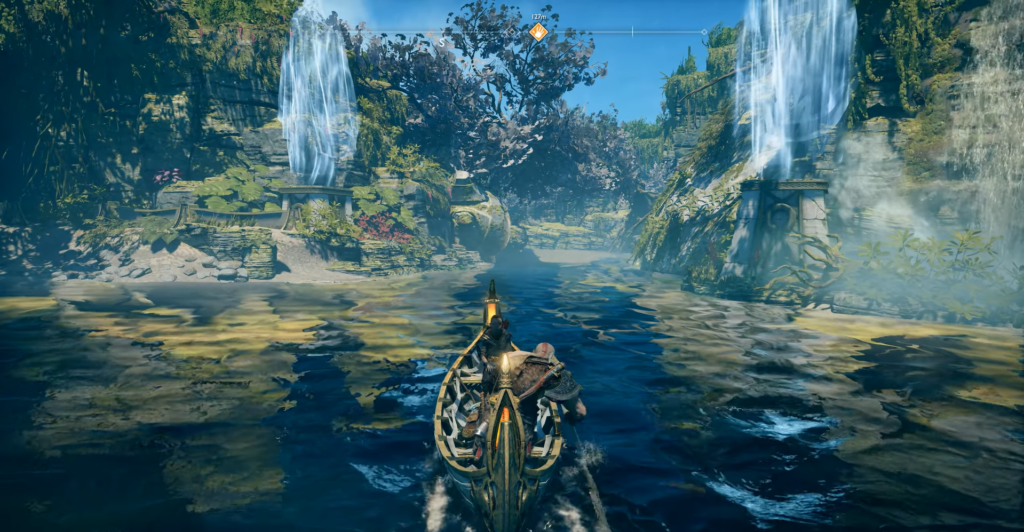The width and height of the screenshot is (1024, 532).
Task: Click the orange objective marker on the compass
Action: tap(538, 32)
